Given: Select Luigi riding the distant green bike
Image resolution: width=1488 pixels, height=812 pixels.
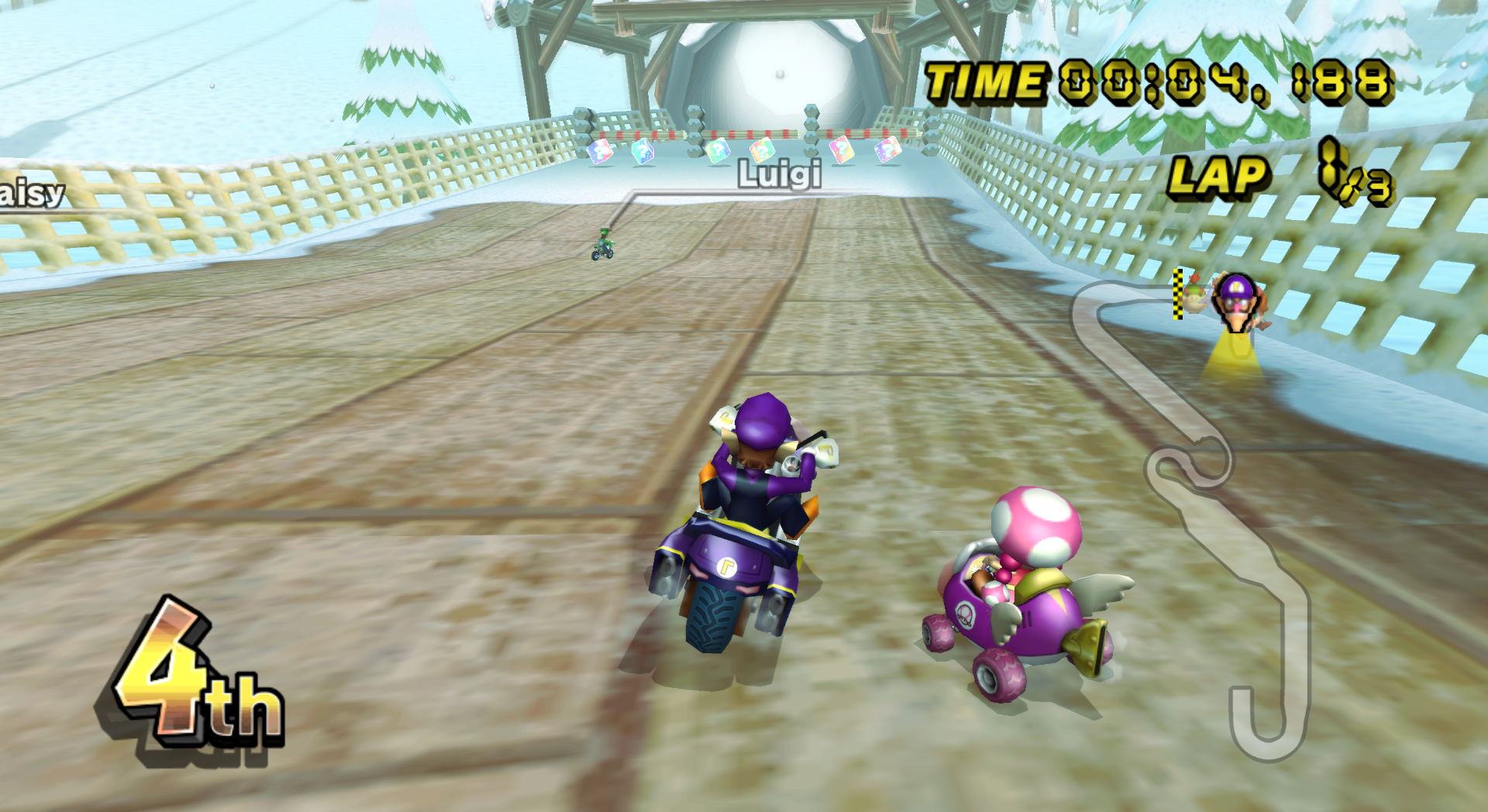Looking at the screenshot, I should pyautogui.click(x=604, y=244).
